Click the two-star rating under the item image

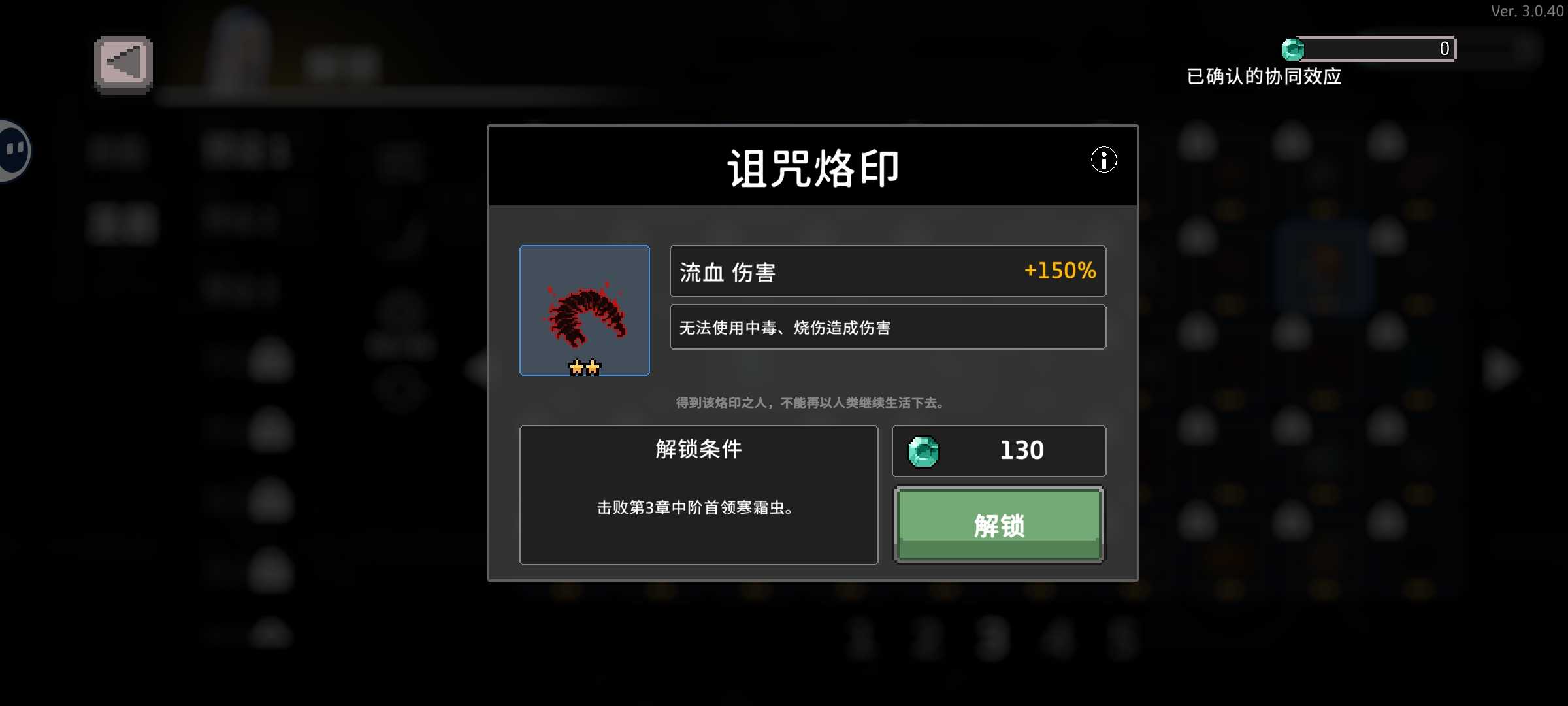(x=585, y=367)
